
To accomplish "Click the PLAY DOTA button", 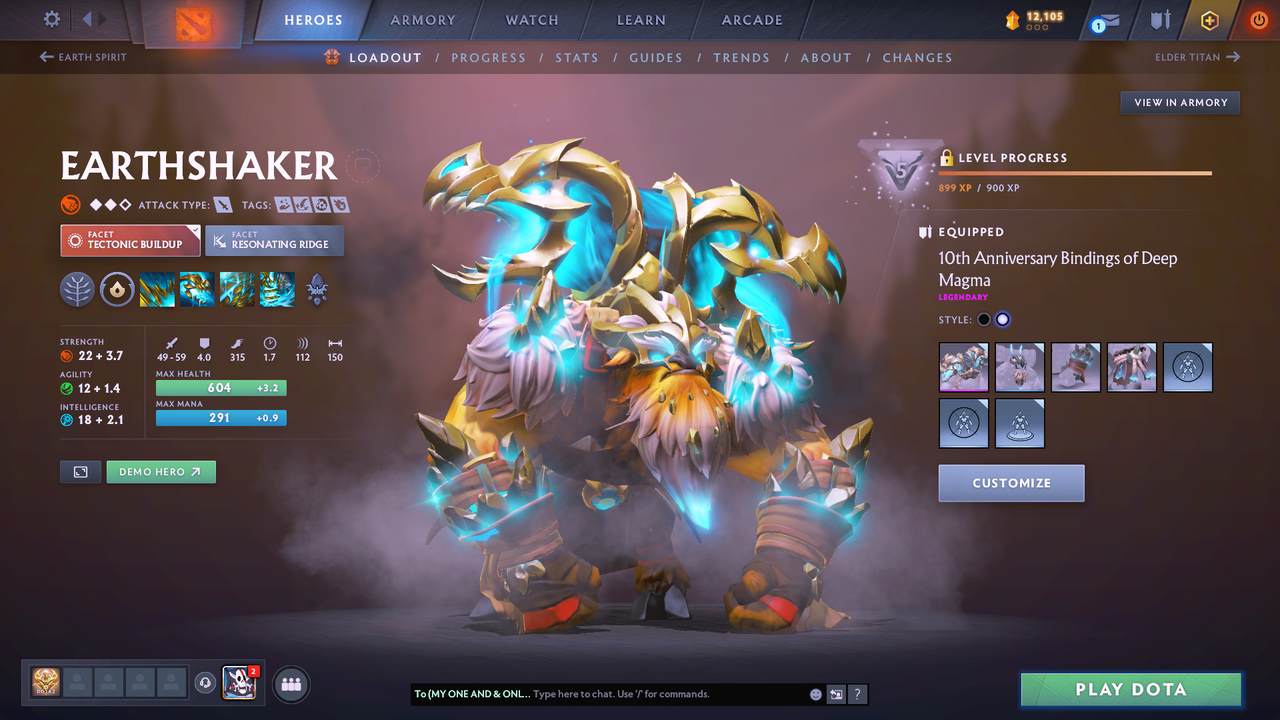I will [x=1130, y=689].
